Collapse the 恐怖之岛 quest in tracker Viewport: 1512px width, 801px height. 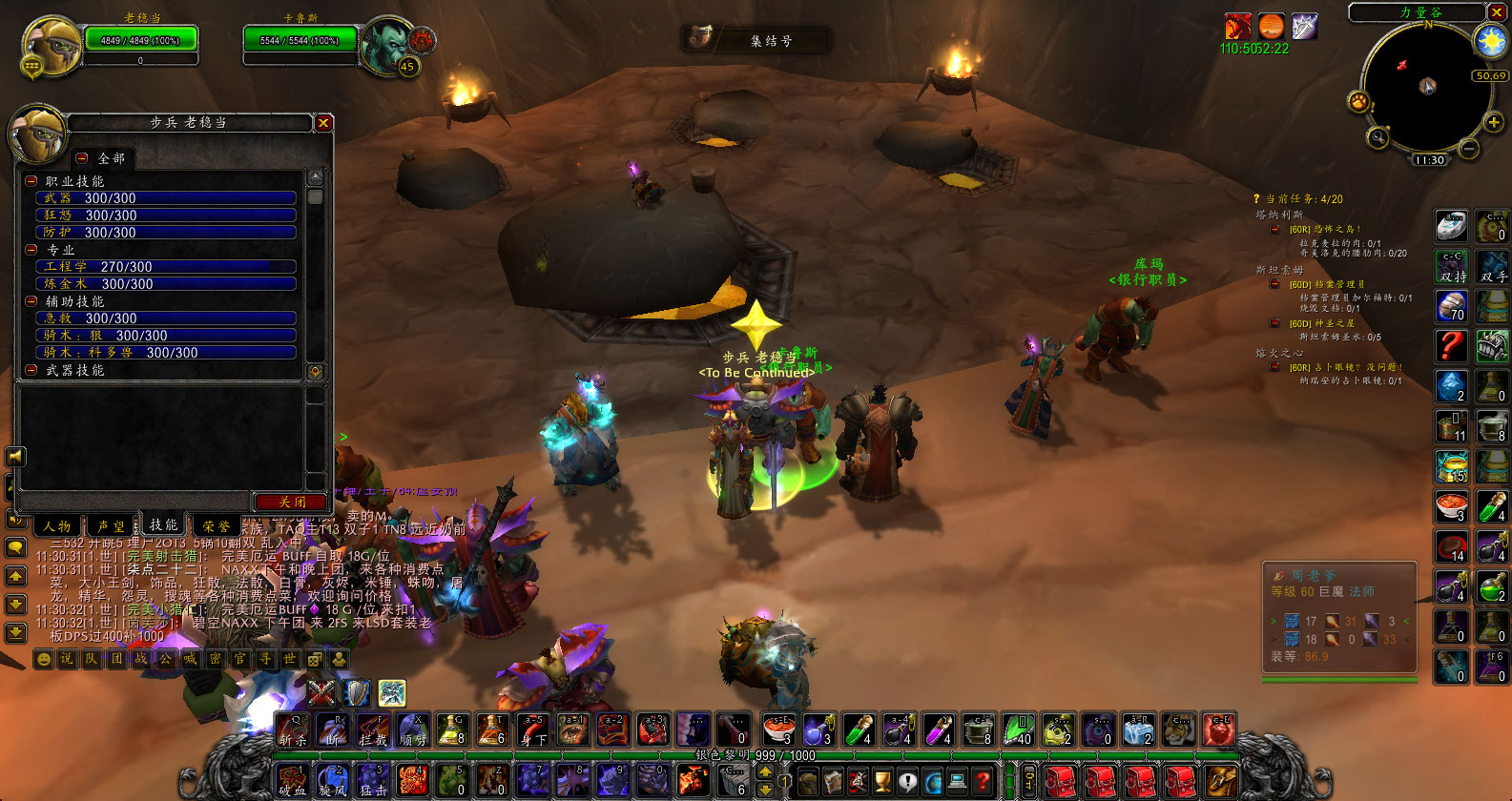tap(1274, 229)
